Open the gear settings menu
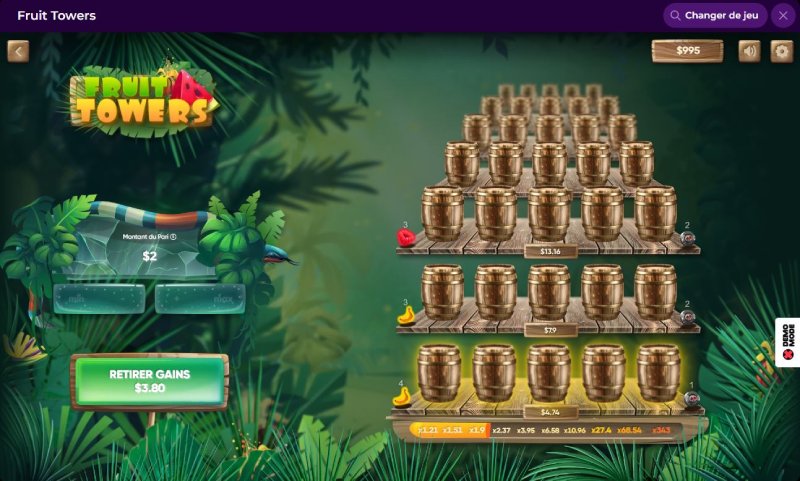 [781, 51]
